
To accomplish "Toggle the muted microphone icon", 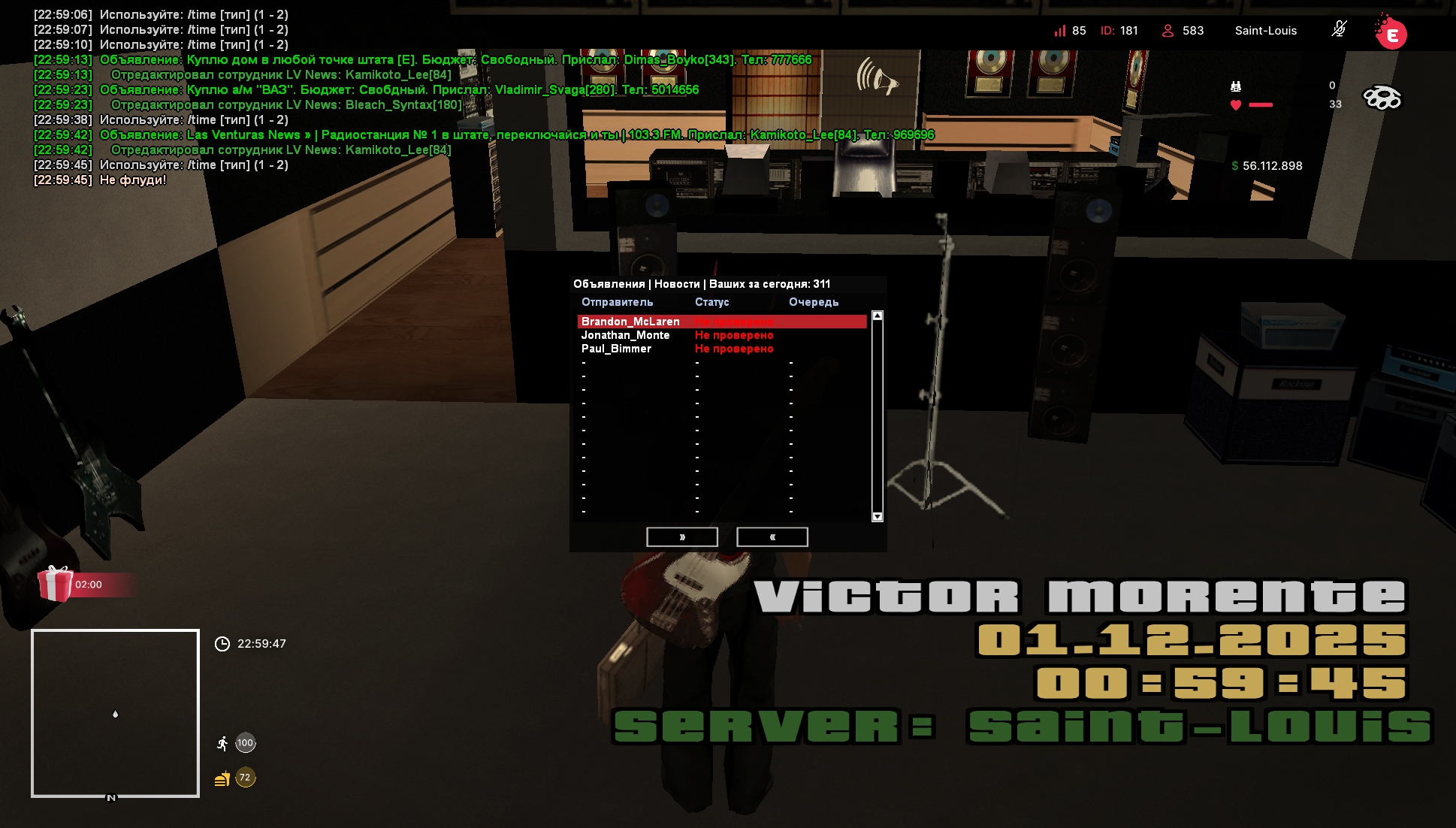I will point(1339,30).
